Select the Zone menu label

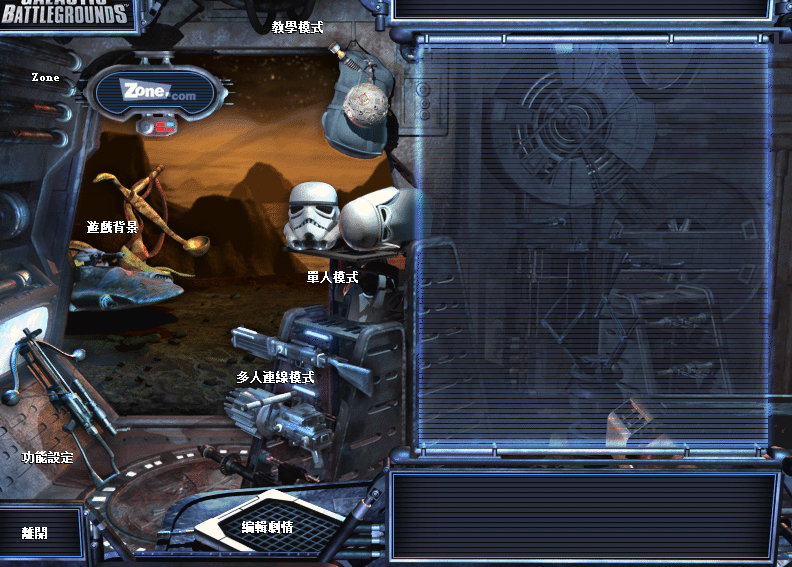pos(45,77)
